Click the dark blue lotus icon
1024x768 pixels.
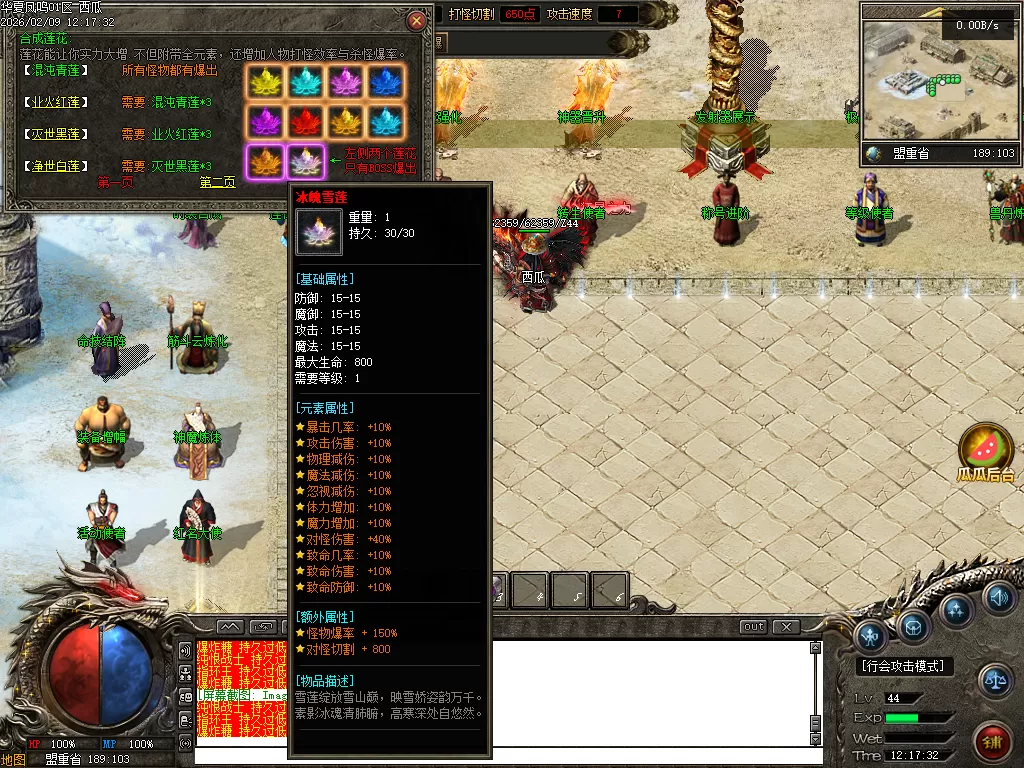(385, 83)
